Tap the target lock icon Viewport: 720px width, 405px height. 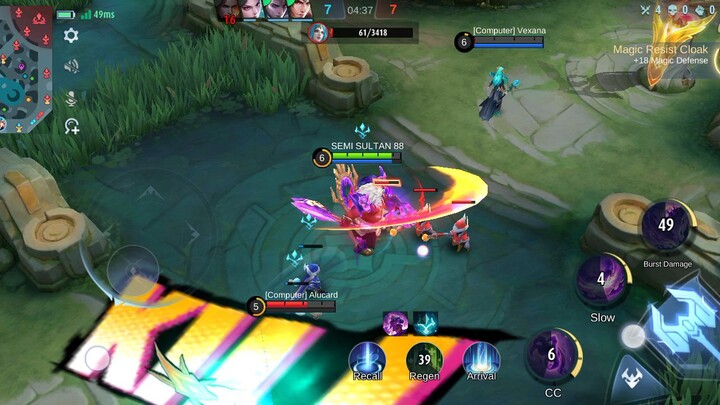71,126
